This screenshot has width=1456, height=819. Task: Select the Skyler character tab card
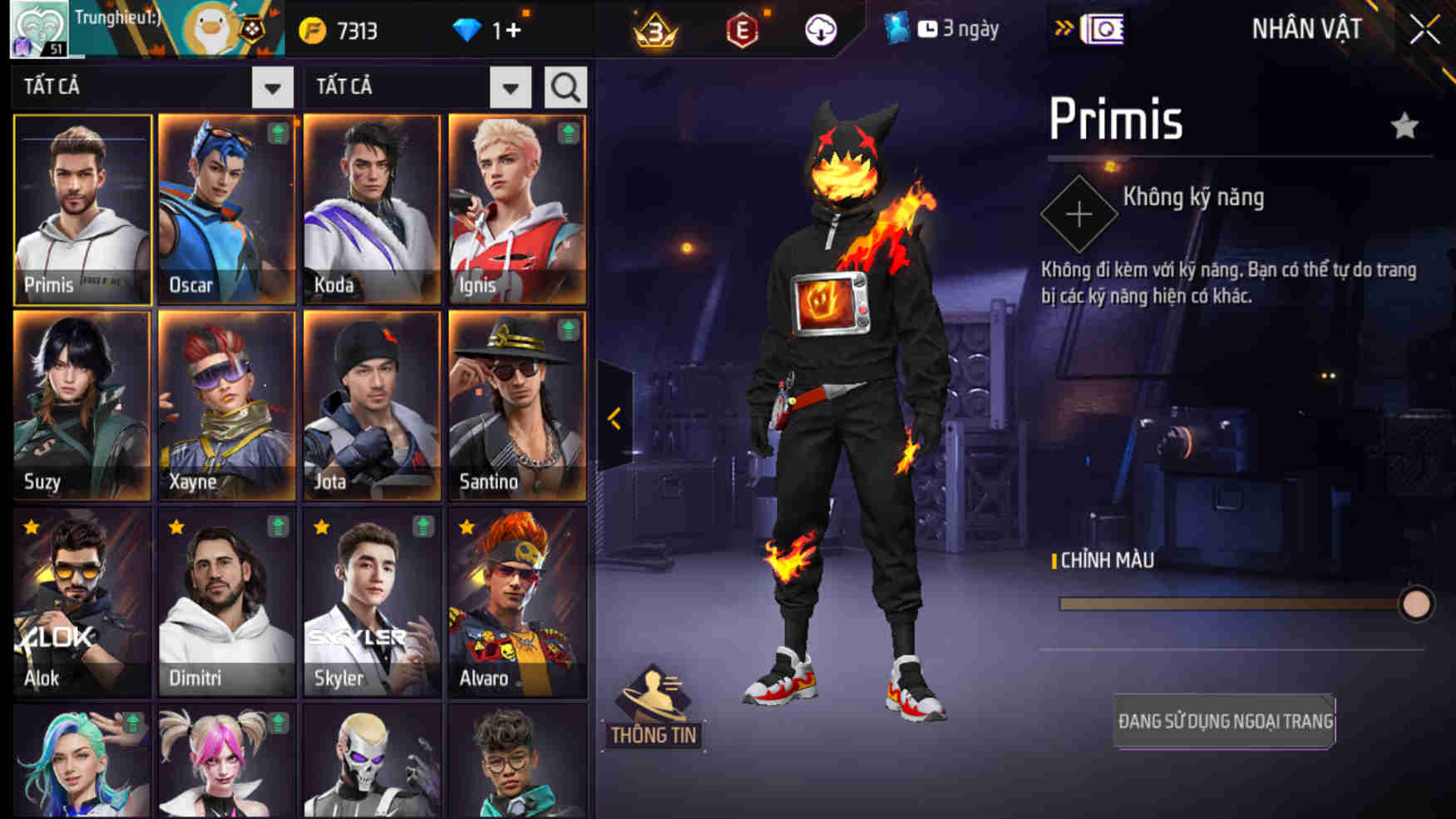pos(372,603)
